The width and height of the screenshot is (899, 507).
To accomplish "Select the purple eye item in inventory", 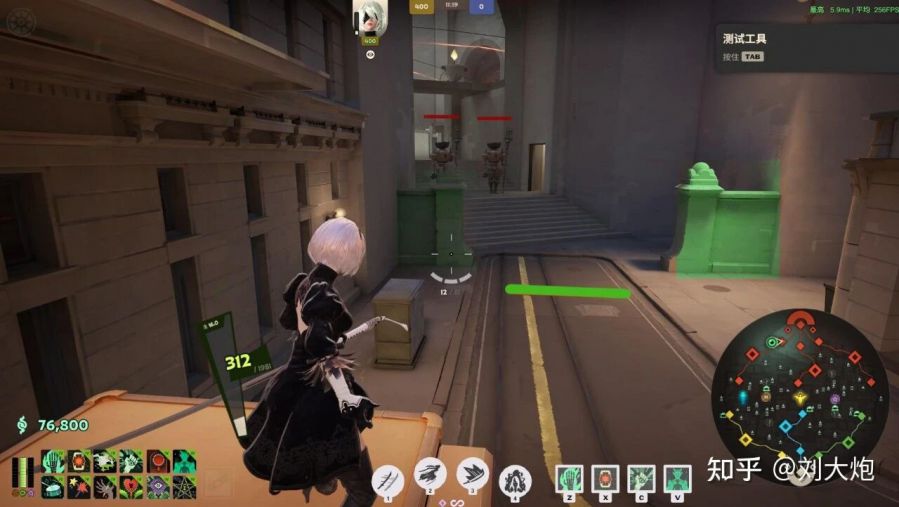I will (x=158, y=487).
